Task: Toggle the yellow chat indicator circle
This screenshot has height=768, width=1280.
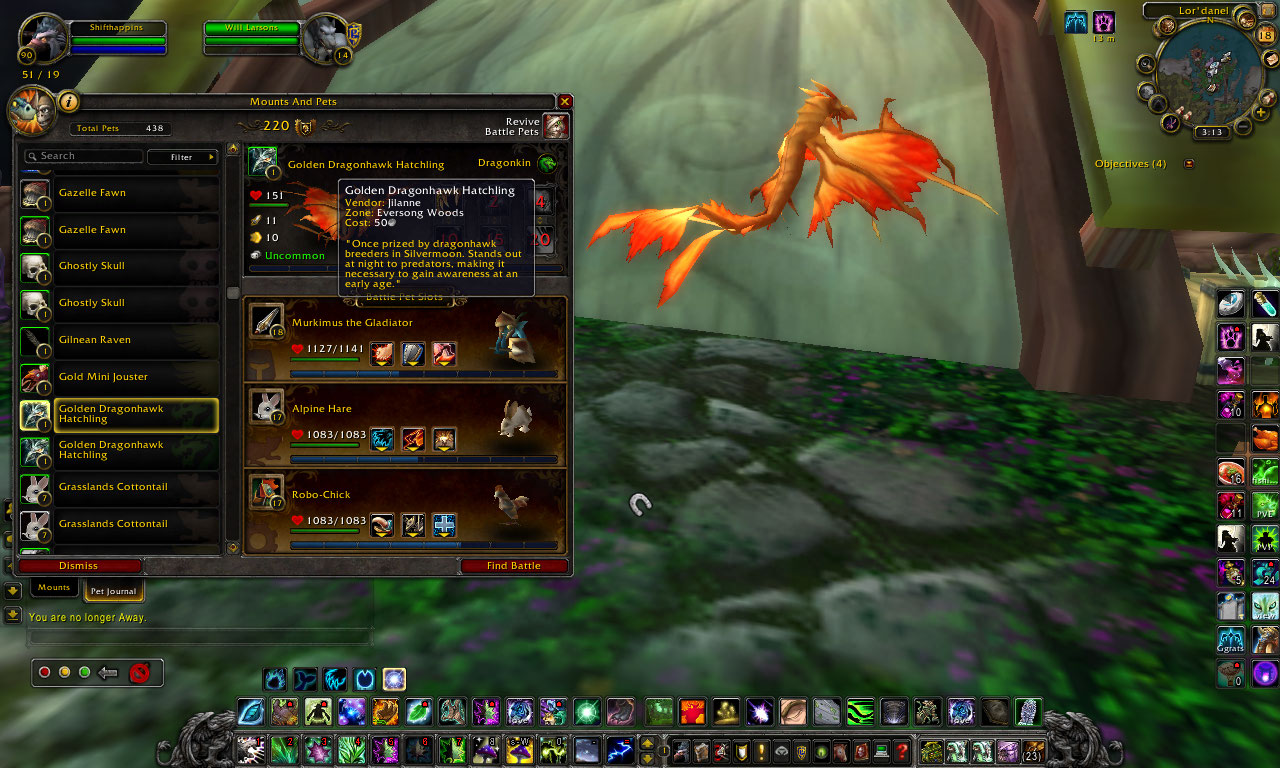Action: point(64,672)
